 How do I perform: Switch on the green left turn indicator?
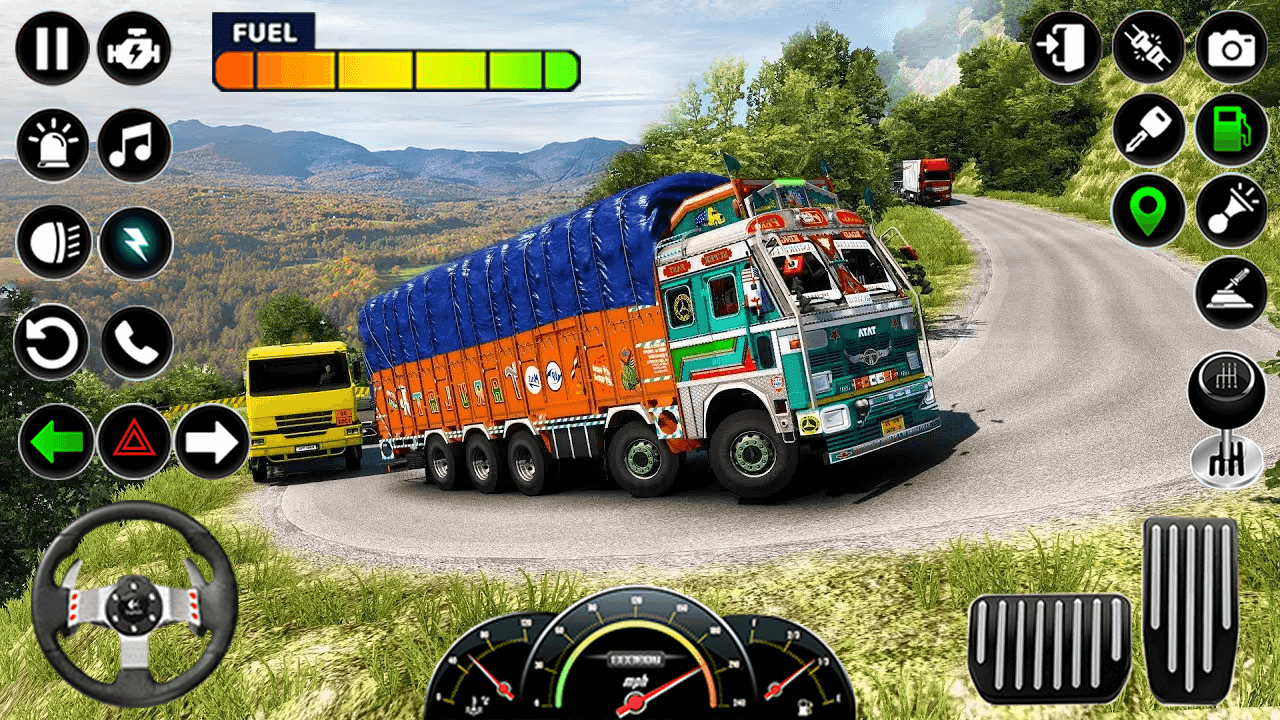point(56,441)
